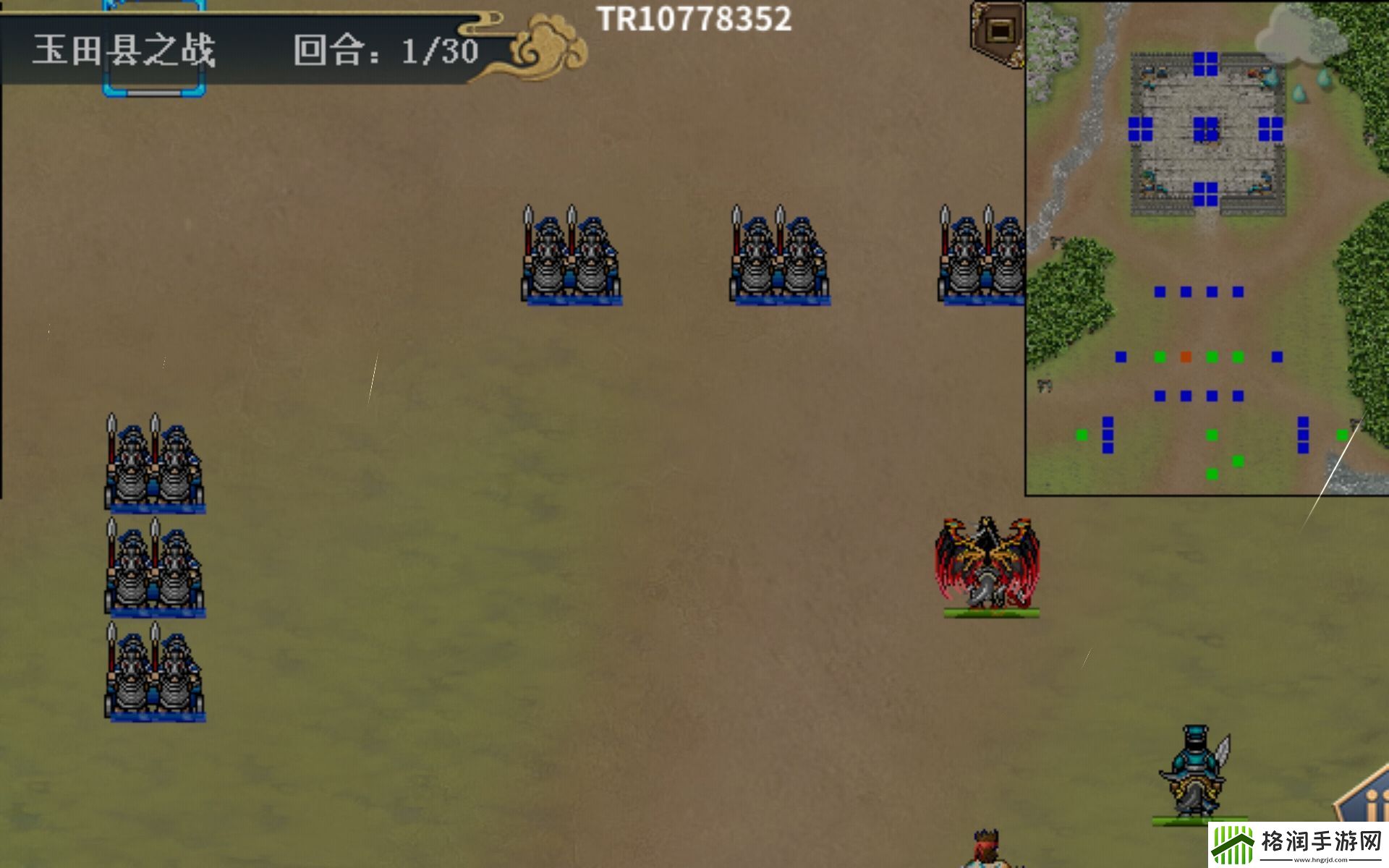This screenshot has height=868, width=1389.
Task: Toggle the minimap collapse button
Action: (999, 31)
